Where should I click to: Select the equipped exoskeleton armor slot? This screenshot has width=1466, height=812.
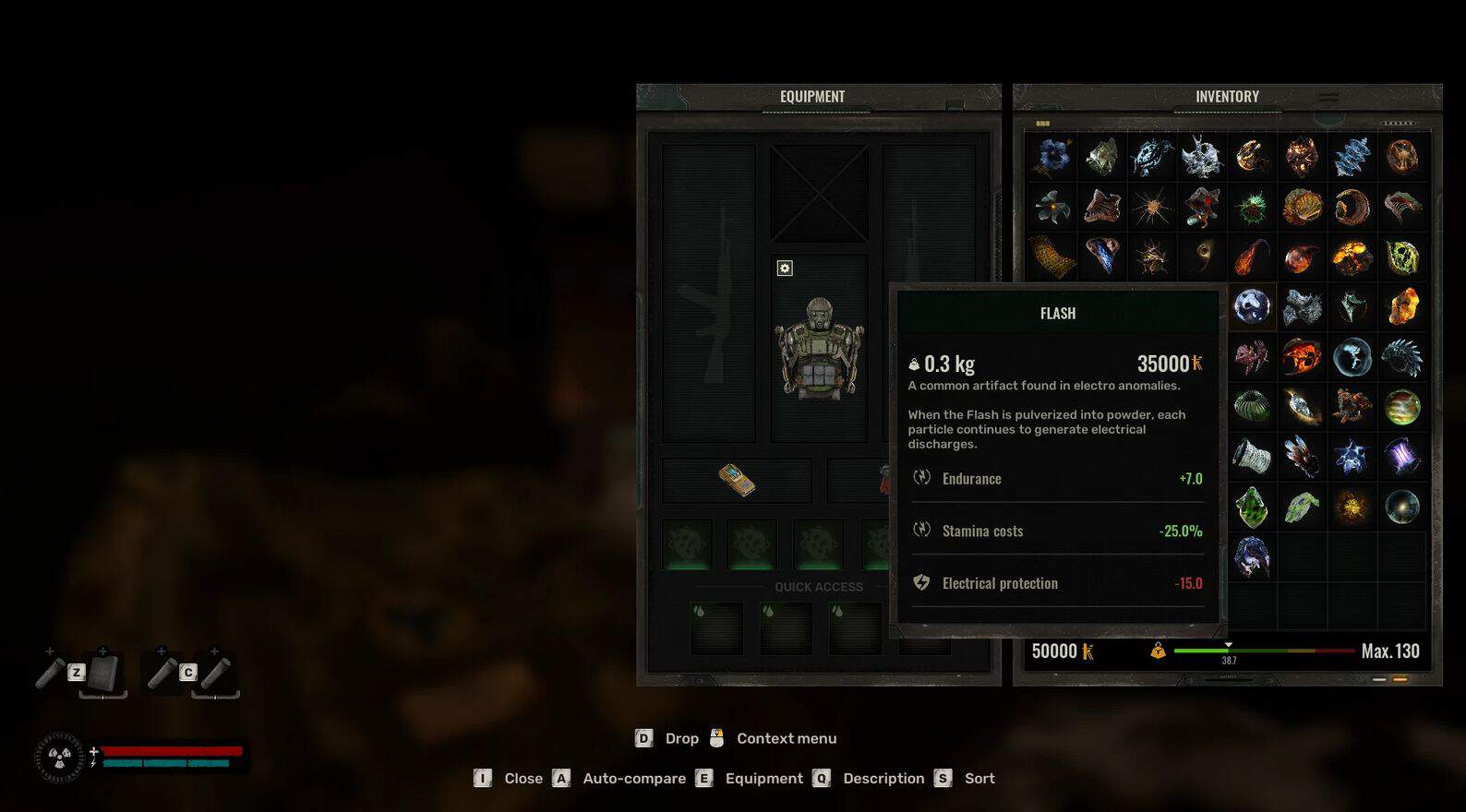tap(819, 349)
